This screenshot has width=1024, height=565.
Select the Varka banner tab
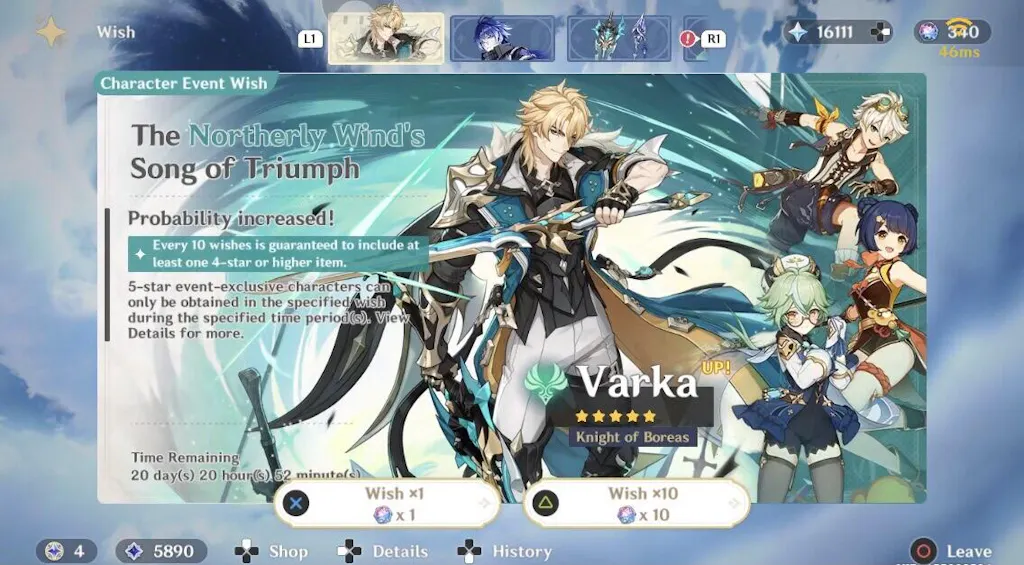coord(385,38)
